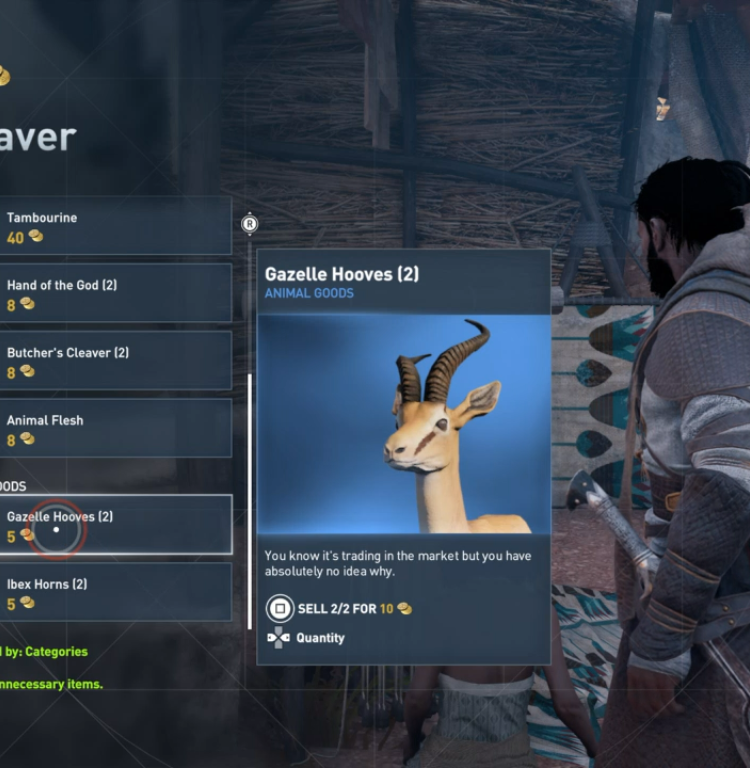Pick the Butcher's Cleaver item row
This screenshot has height=768, width=750.
click(x=115, y=361)
